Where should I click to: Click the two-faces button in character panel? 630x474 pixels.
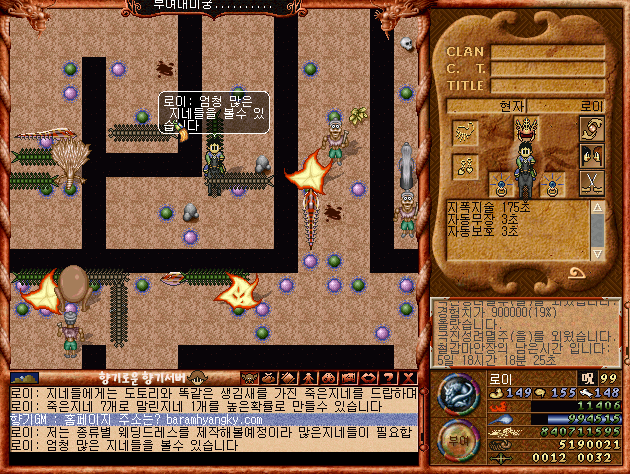pyautogui.click(x=590, y=158)
